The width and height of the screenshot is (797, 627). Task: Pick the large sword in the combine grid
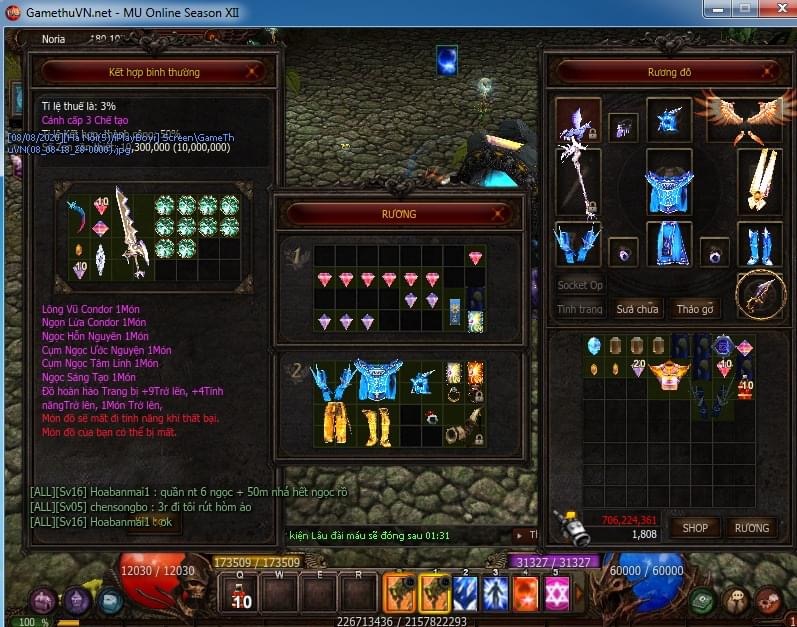tap(131, 230)
